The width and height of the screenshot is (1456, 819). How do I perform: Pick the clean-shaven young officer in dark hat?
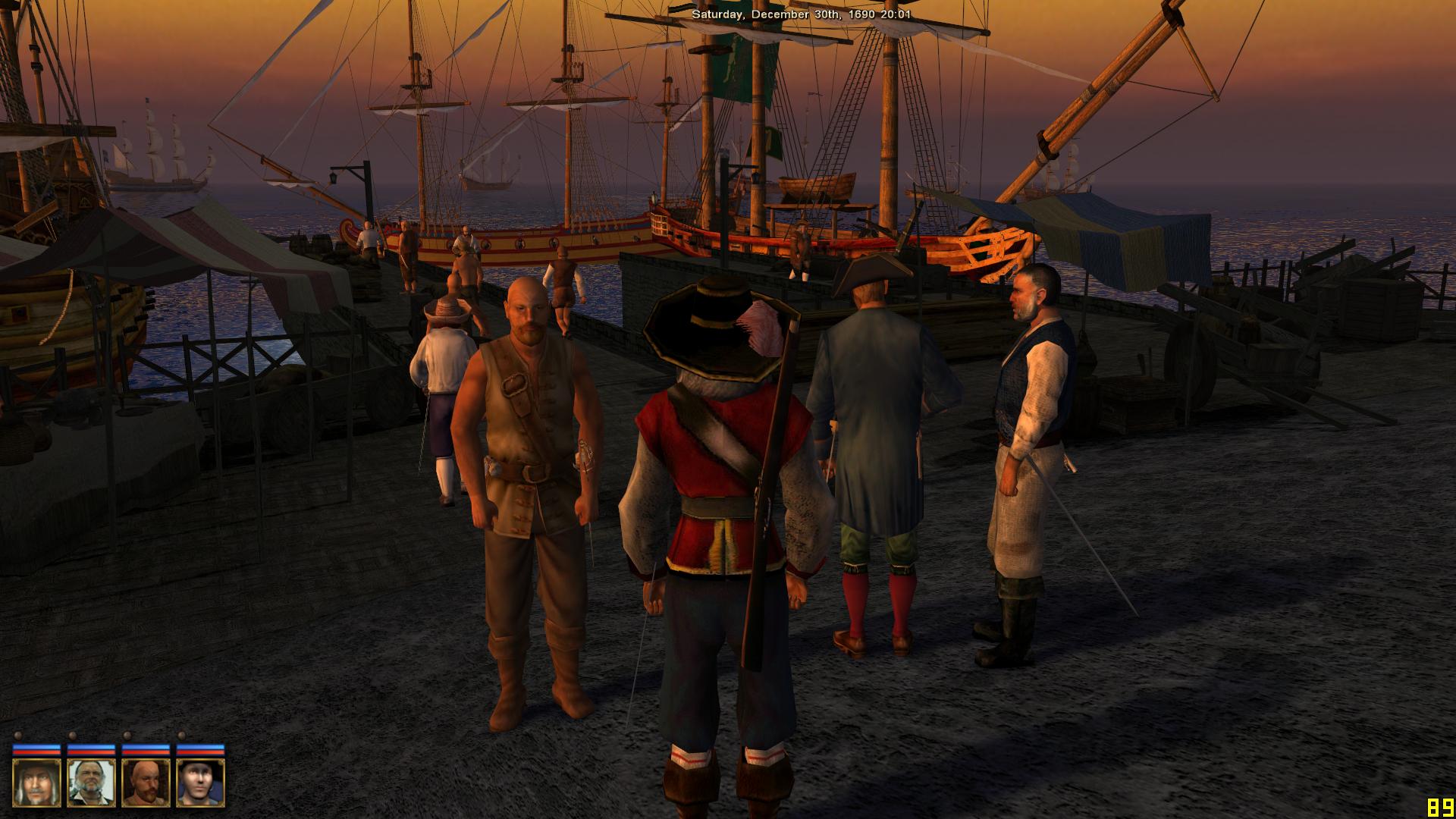[x=200, y=783]
